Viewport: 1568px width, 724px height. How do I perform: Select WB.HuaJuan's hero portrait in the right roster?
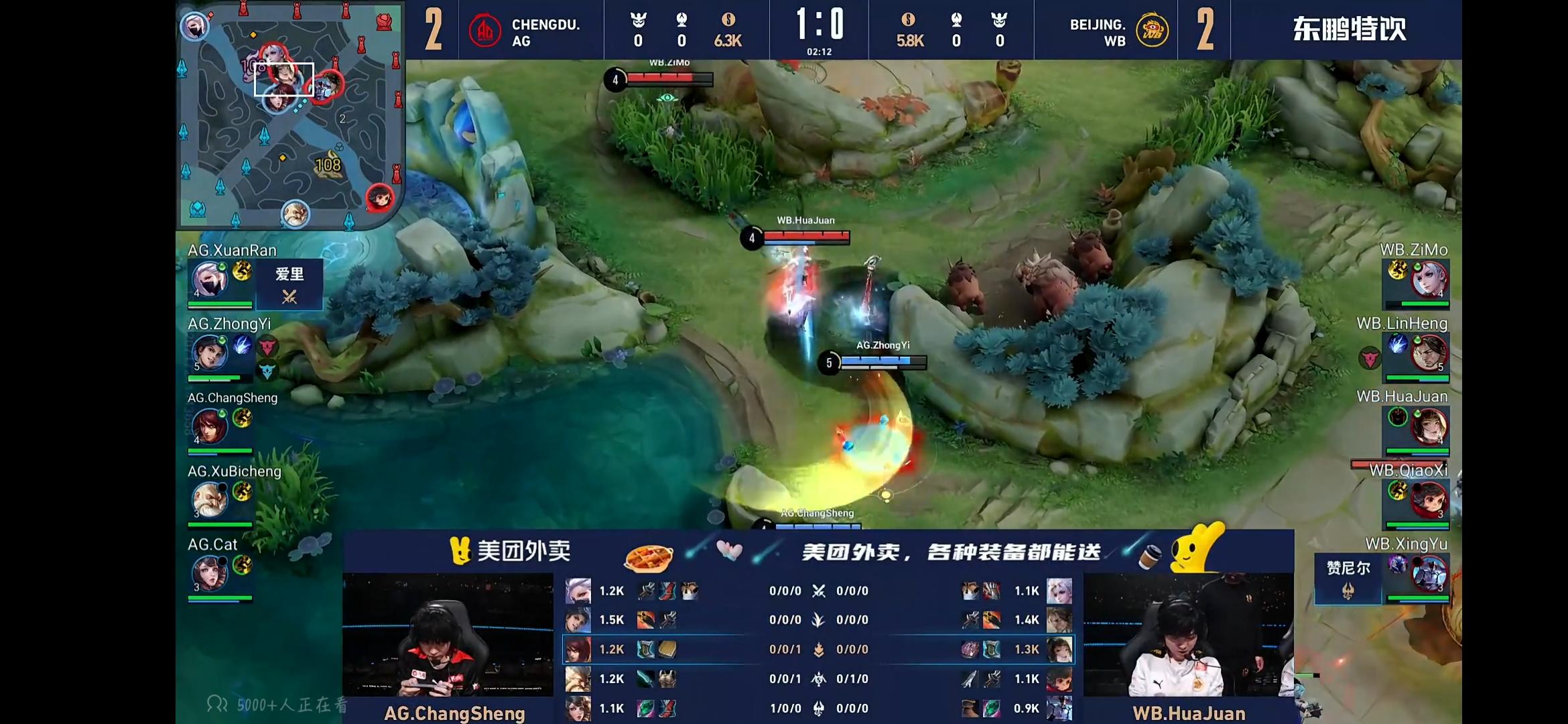(x=1429, y=426)
